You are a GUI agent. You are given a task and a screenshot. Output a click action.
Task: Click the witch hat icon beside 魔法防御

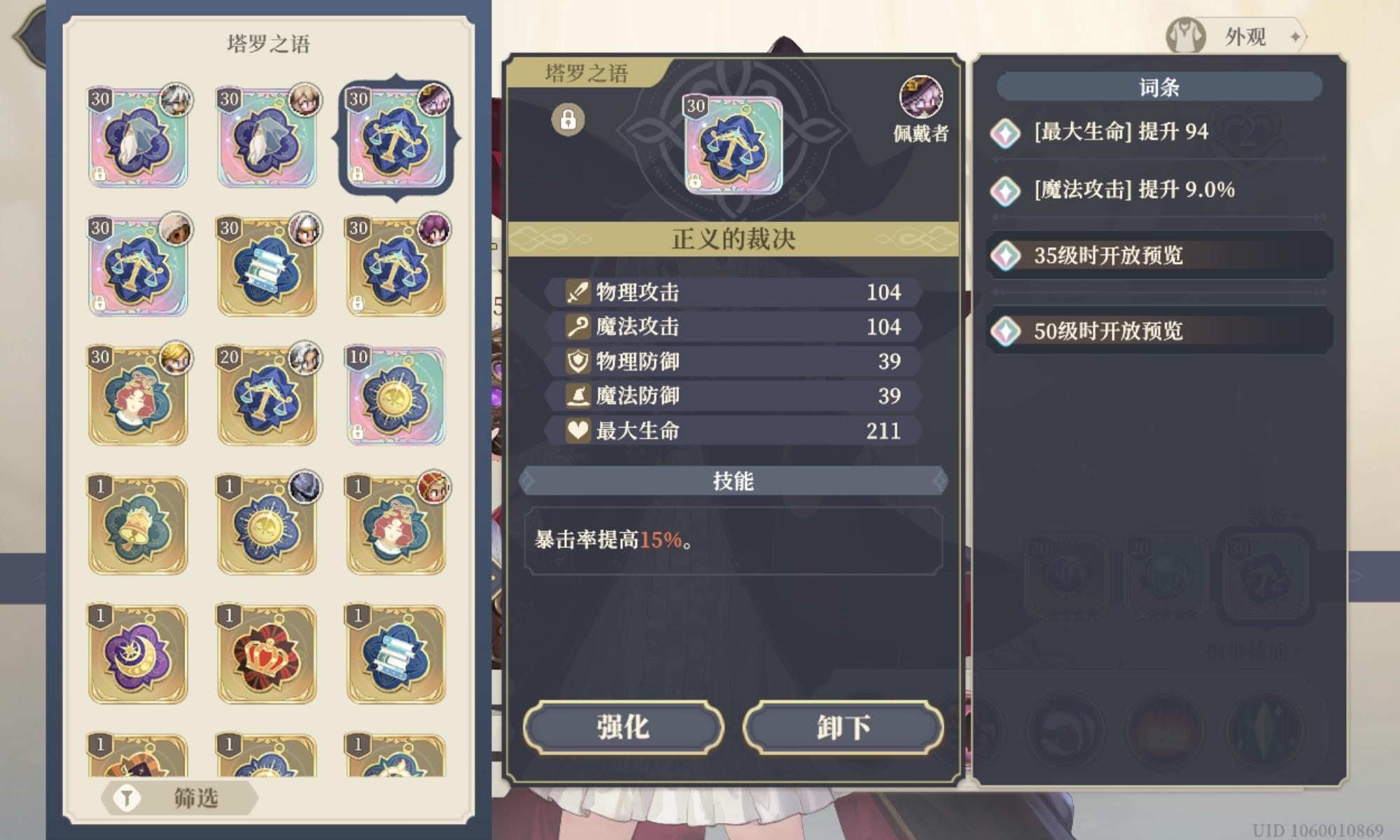pyautogui.click(x=577, y=396)
